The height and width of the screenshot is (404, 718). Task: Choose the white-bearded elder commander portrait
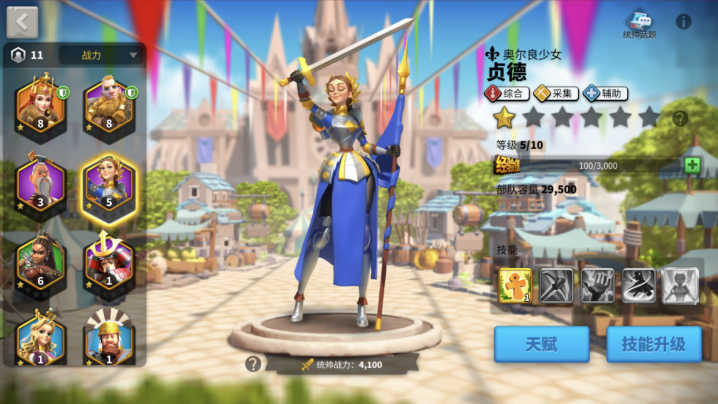tap(41, 182)
